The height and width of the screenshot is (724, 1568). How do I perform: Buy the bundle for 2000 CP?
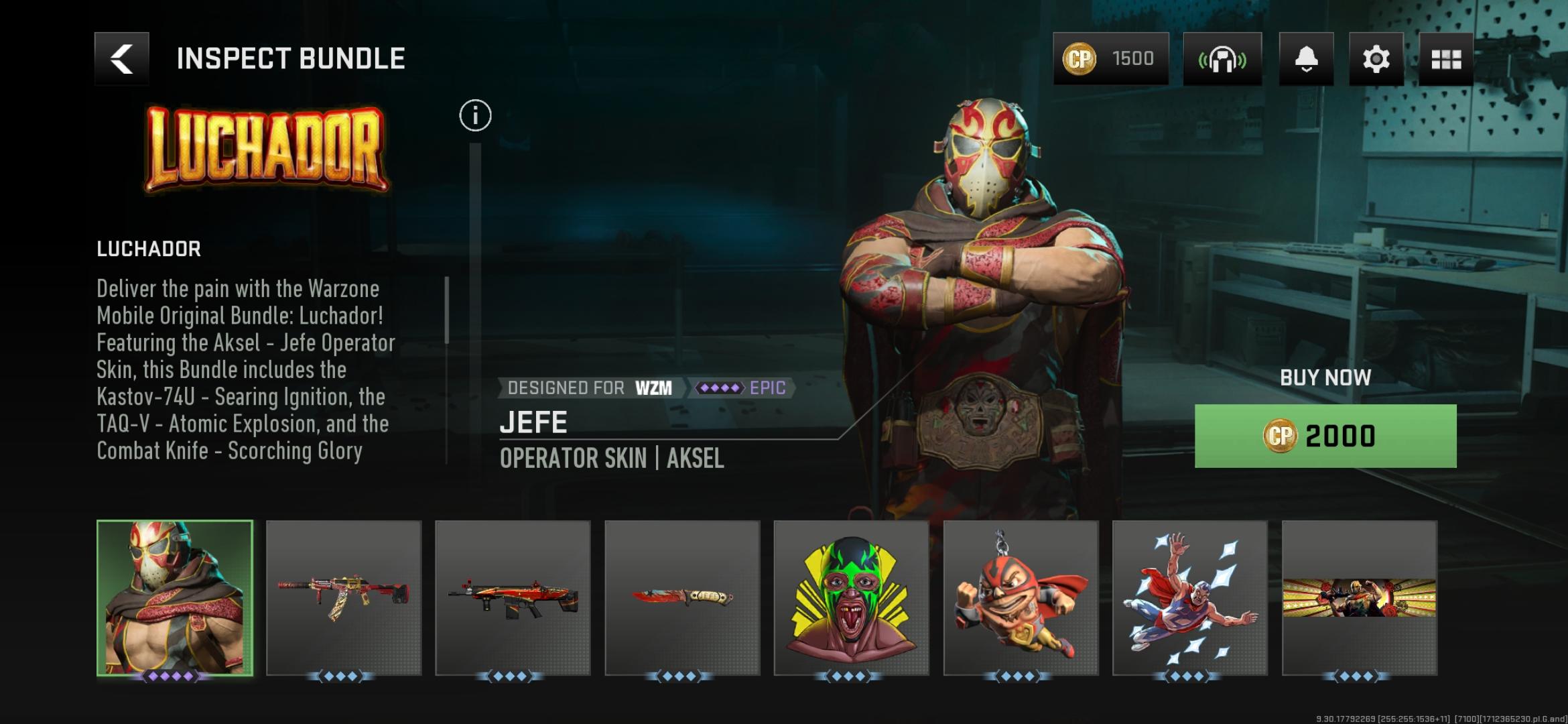click(x=1325, y=436)
